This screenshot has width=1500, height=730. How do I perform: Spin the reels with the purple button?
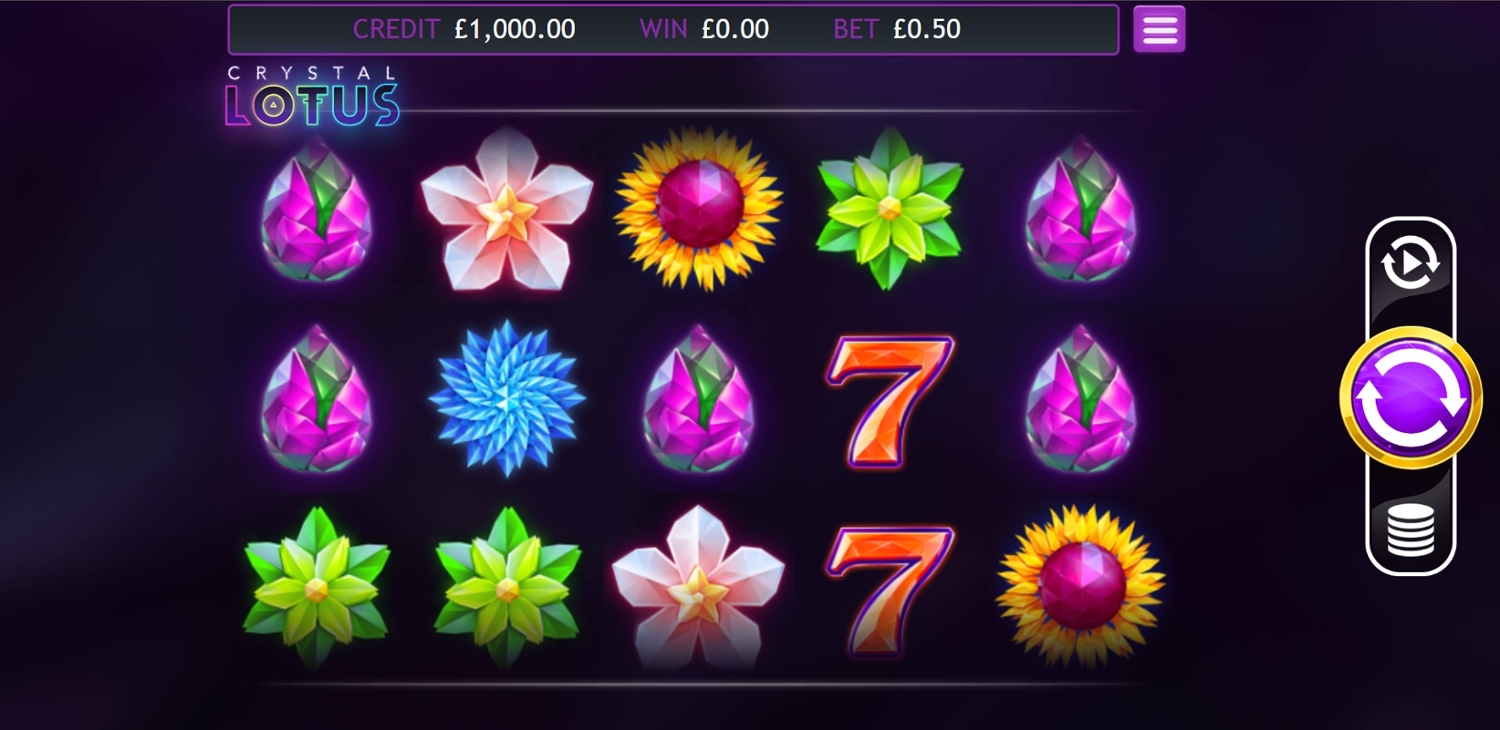pos(1410,397)
